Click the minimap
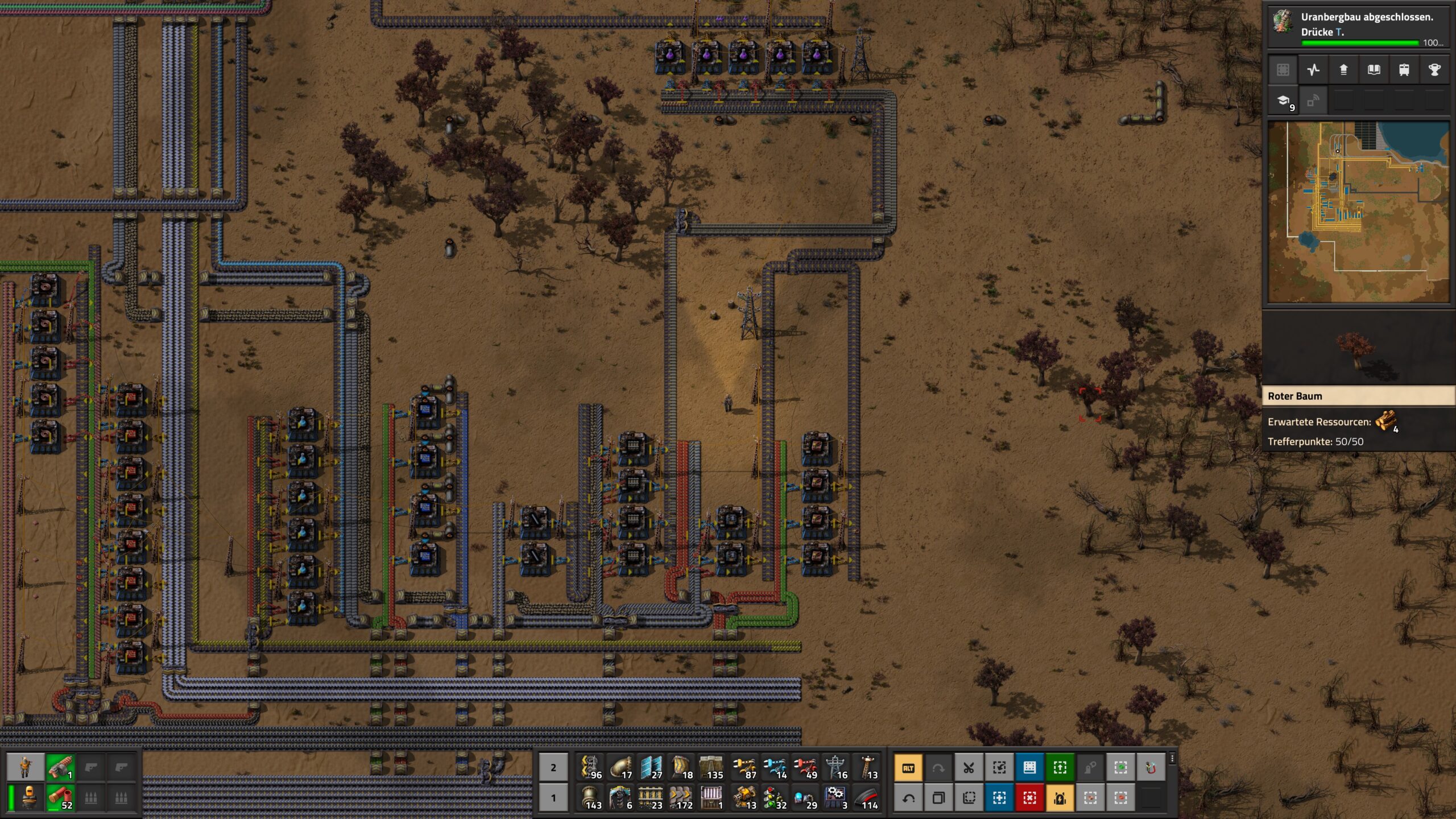This screenshot has width=1456, height=819. 1358,212
